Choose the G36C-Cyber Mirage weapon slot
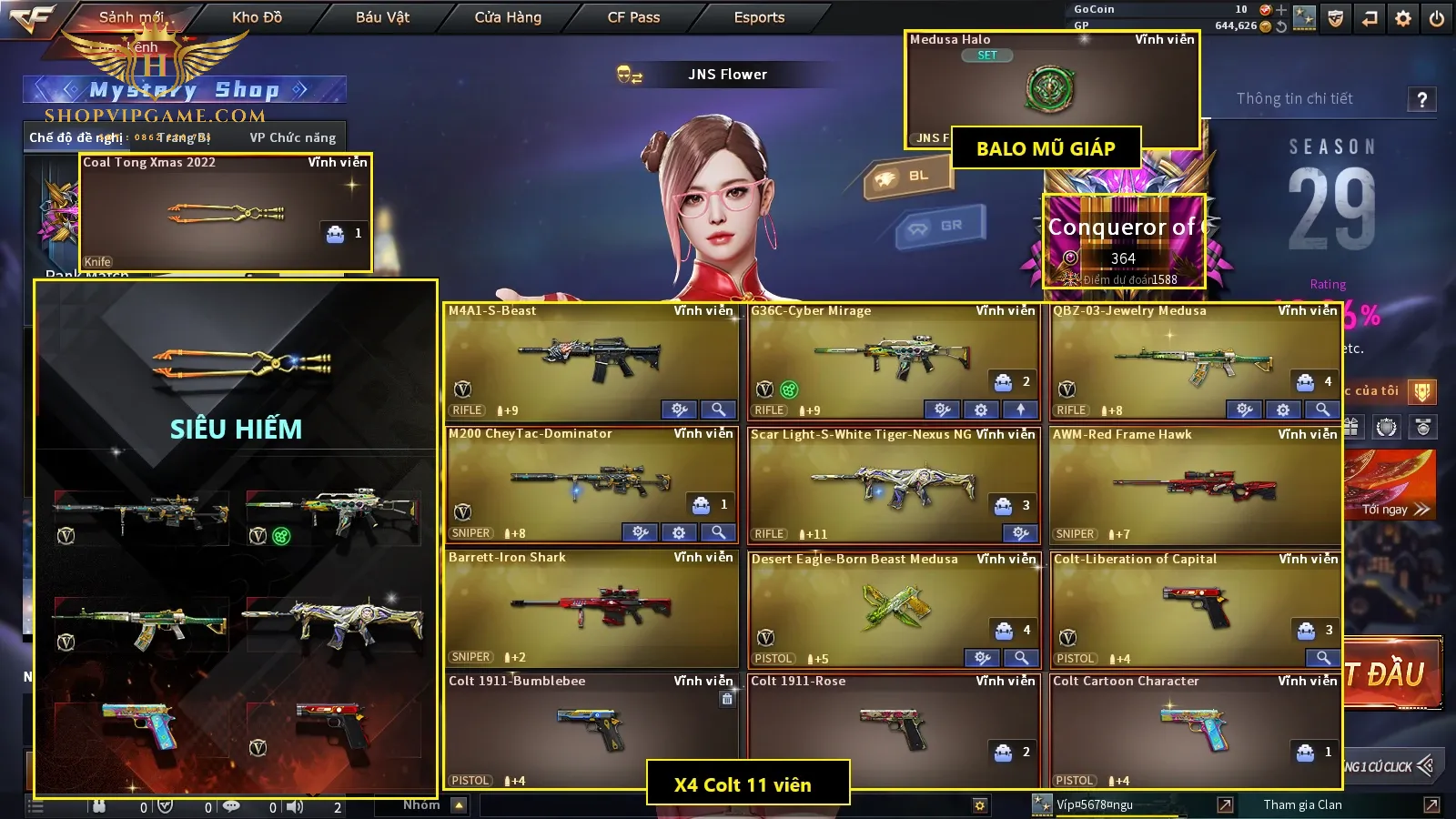The image size is (1456, 819). 894,359
